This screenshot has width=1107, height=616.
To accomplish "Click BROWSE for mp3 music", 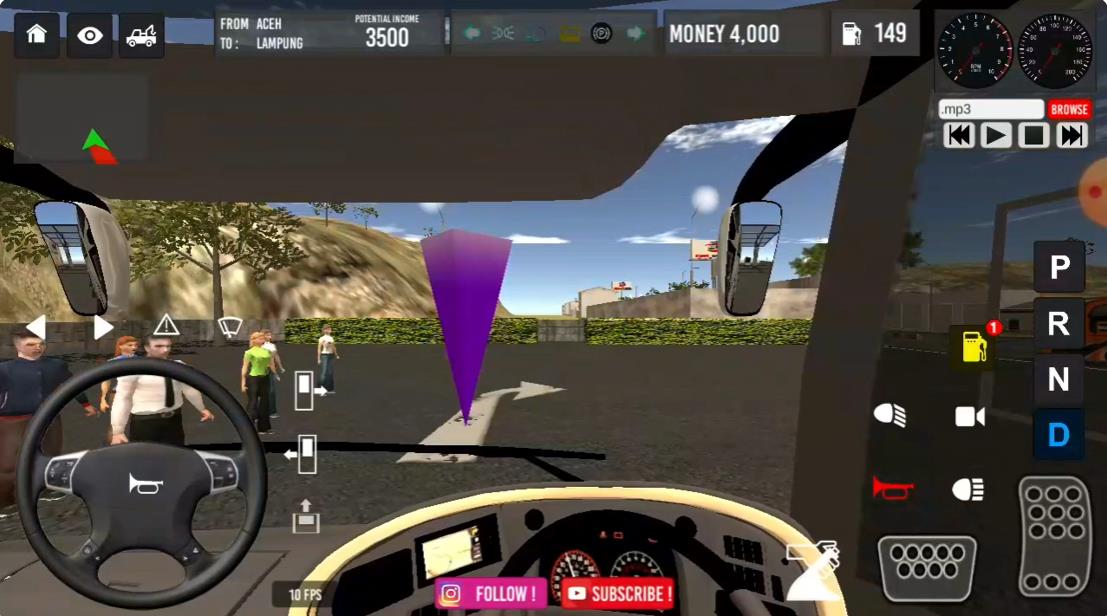I will click(x=1068, y=109).
